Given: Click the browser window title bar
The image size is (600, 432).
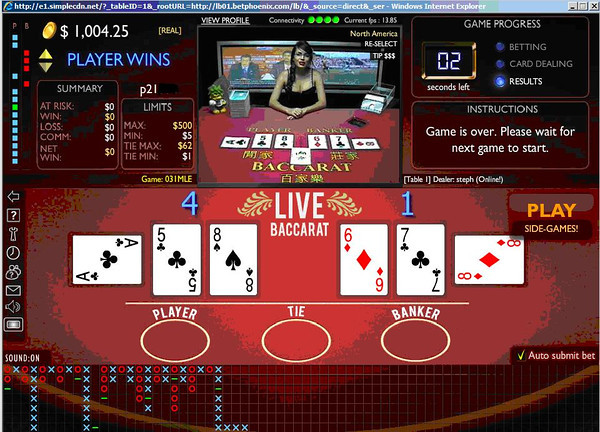Looking at the screenshot, I should tap(300, 6).
